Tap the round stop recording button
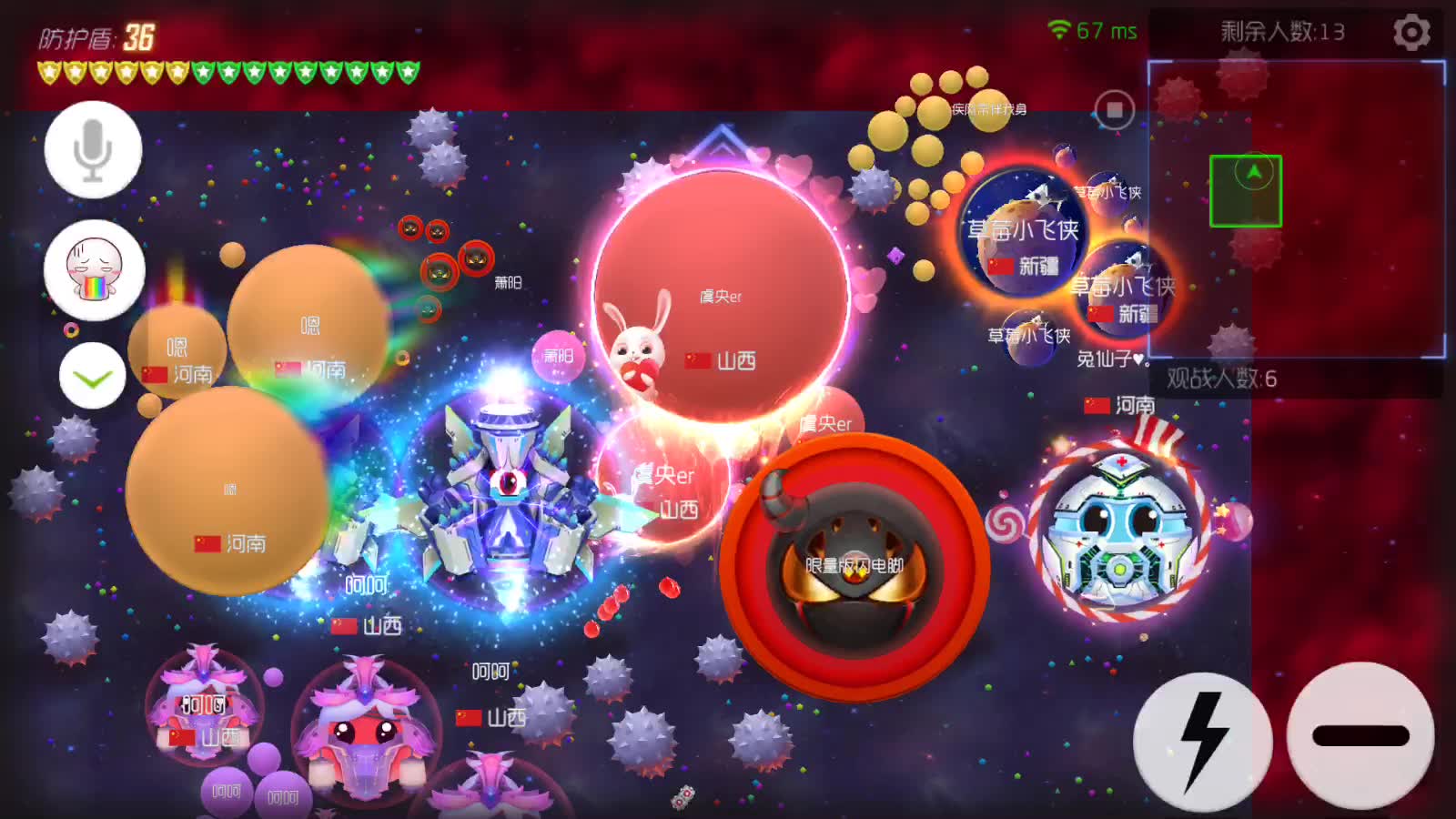 coord(1115,110)
